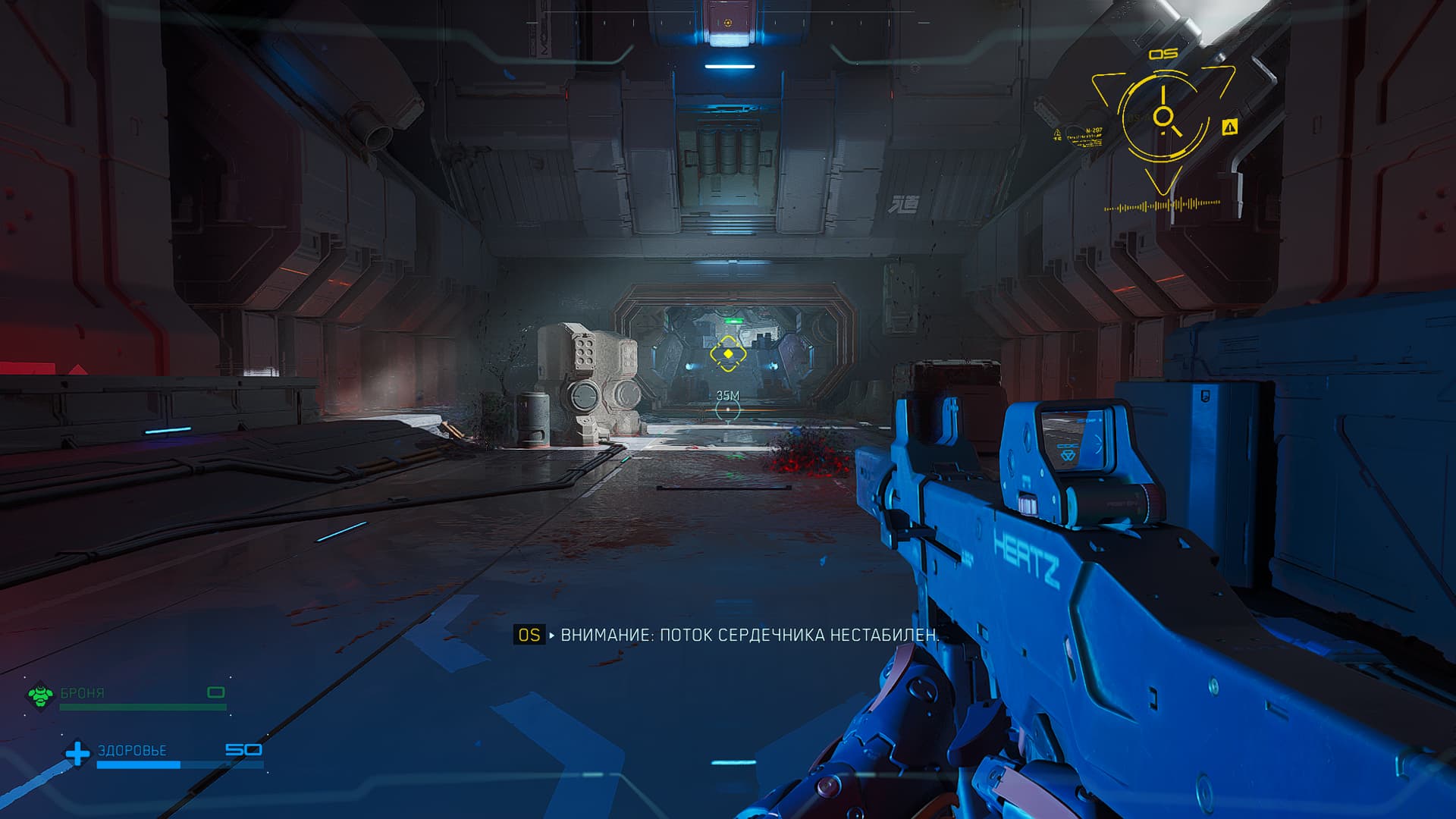Select the blue health cross icon
Image resolution: width=1456 pixels, height=819 pixels.
[77, 753]
